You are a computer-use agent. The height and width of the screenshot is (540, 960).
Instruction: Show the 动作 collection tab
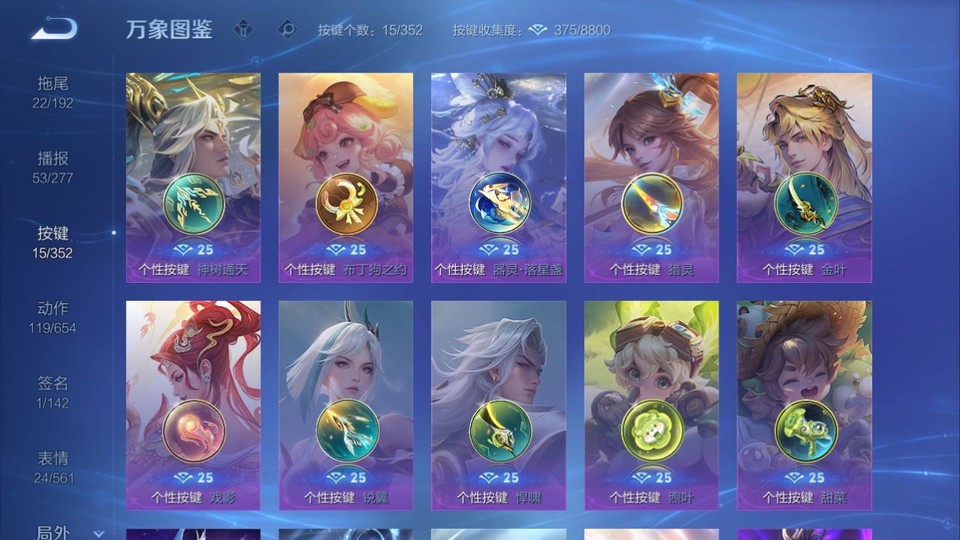(54, 316)
